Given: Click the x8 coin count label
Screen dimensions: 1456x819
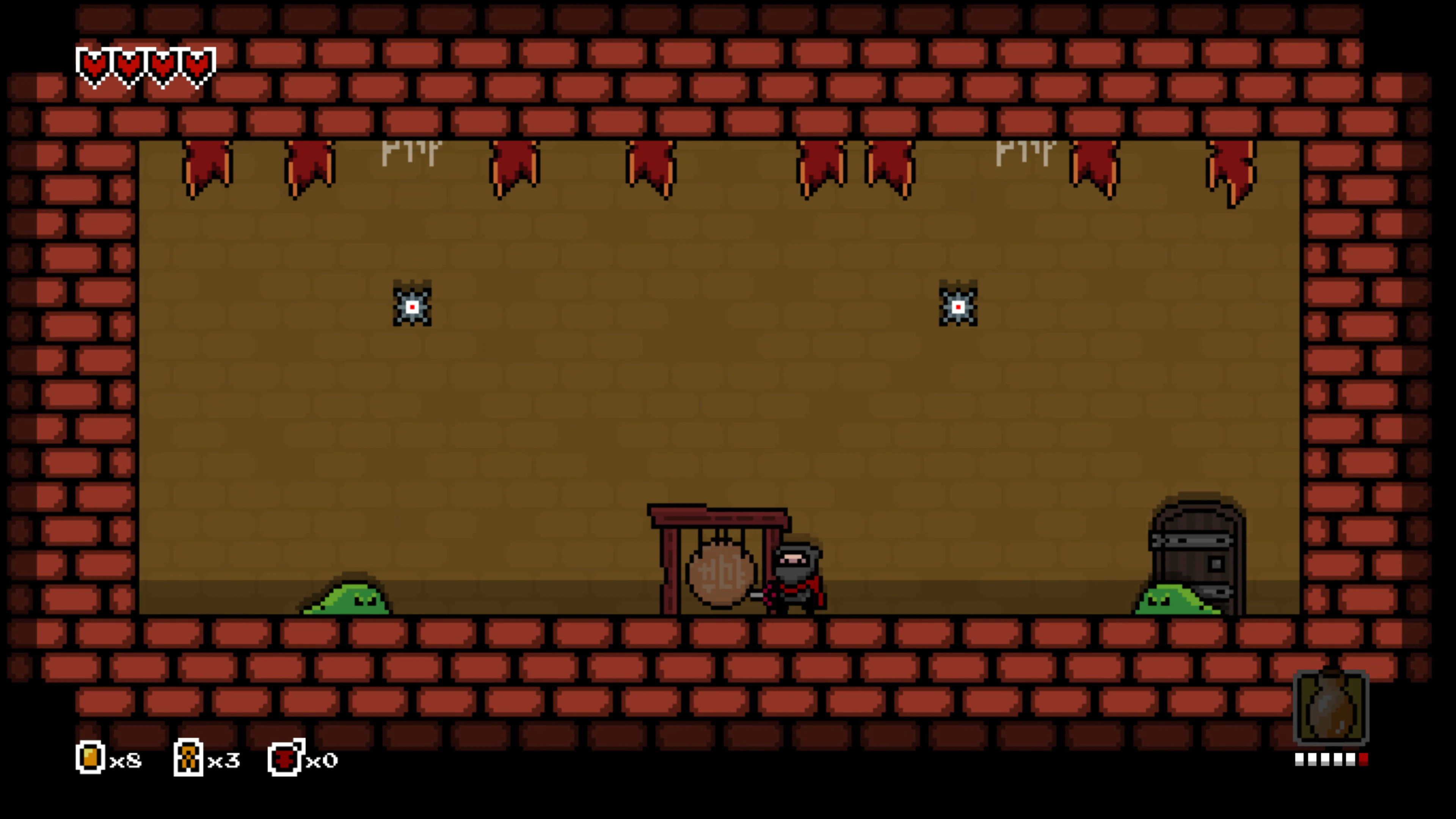Looking at the screenshot, I should pyautogui.click(x=126, y=760).
